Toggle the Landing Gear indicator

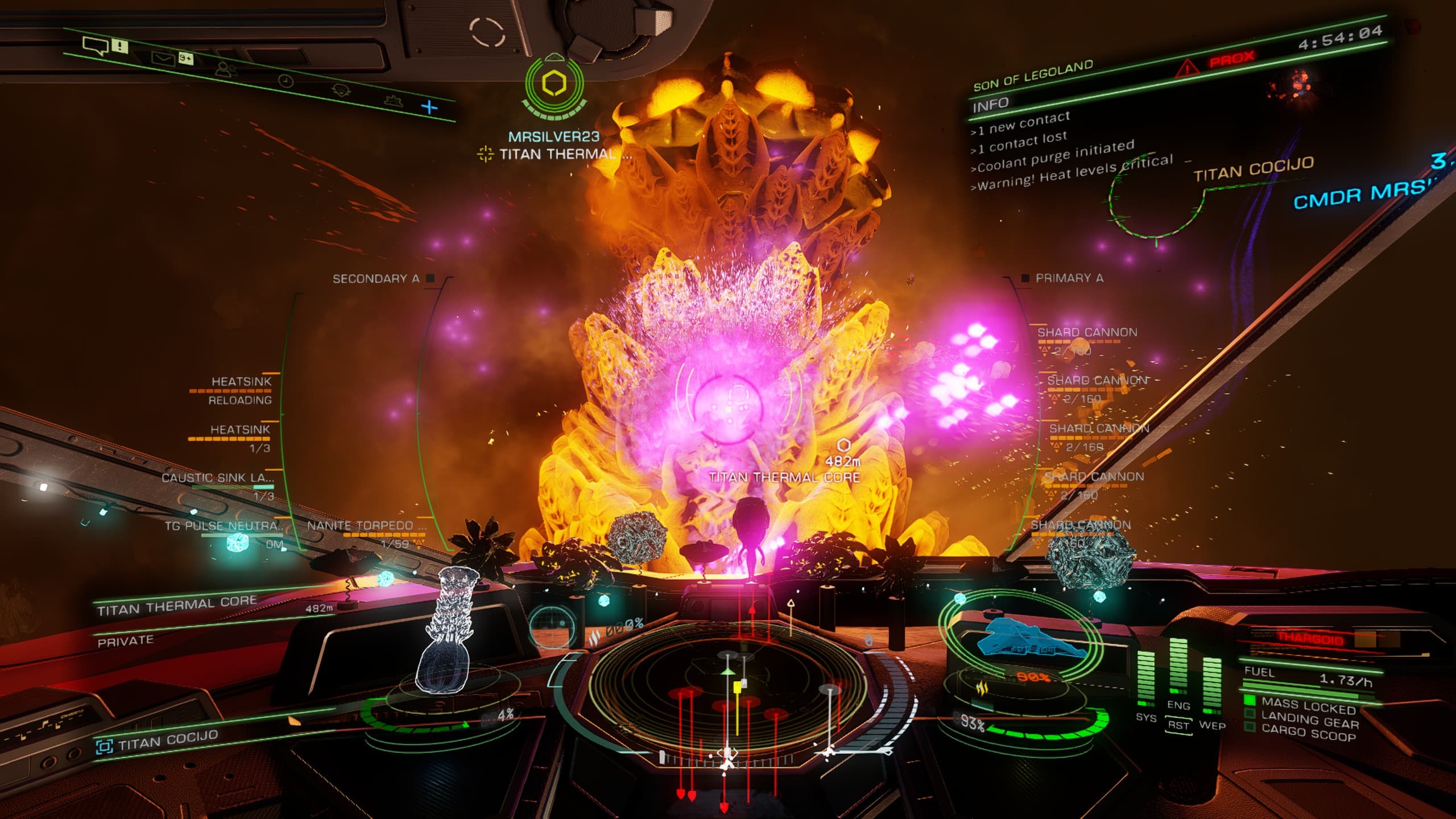[1309, 722]
